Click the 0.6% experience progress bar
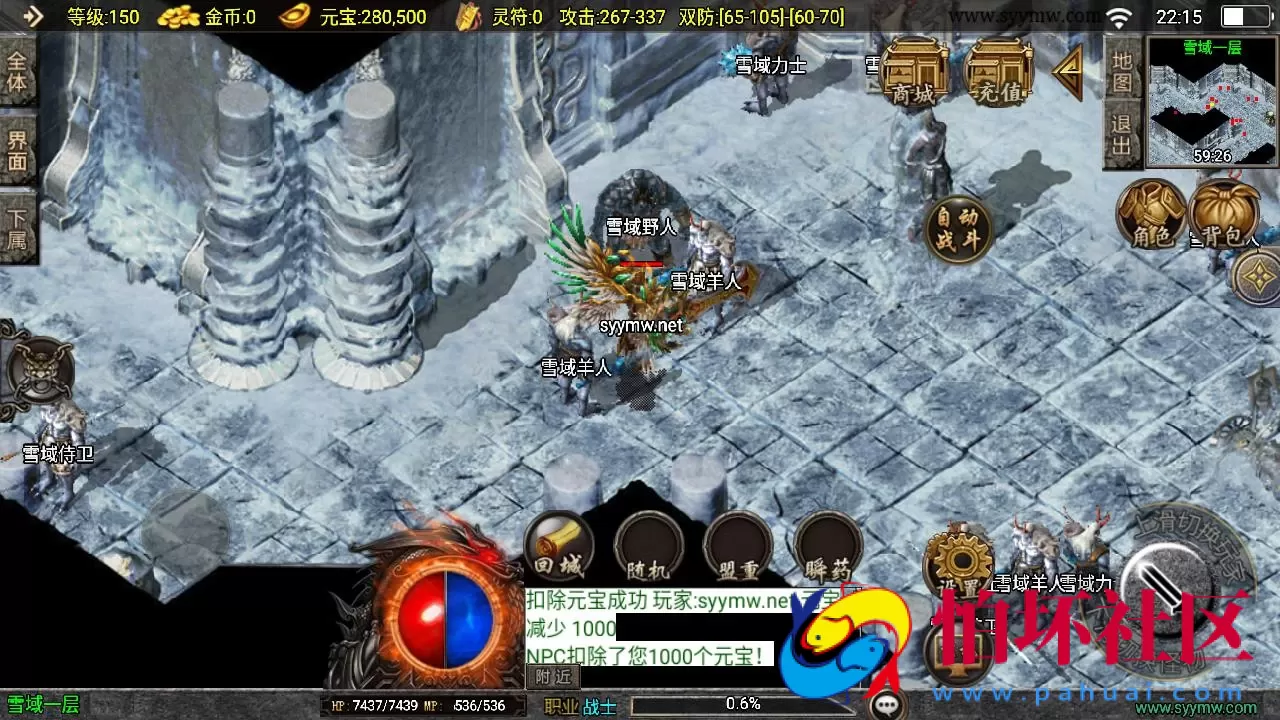The width and height of the screenshot is (1280, 720). point(745,704)
